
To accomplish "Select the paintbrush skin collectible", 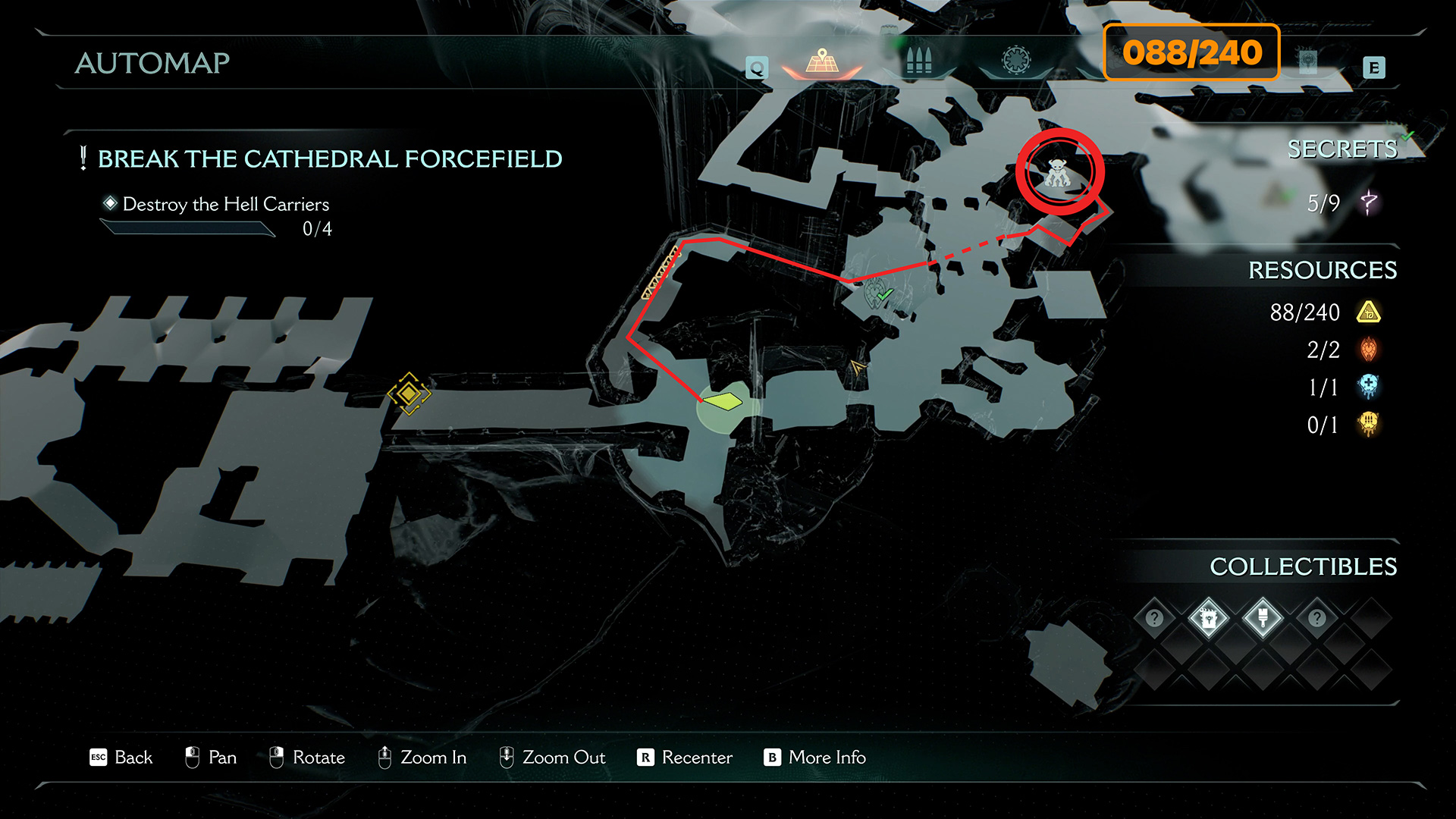I will [x=1263, y=619].
